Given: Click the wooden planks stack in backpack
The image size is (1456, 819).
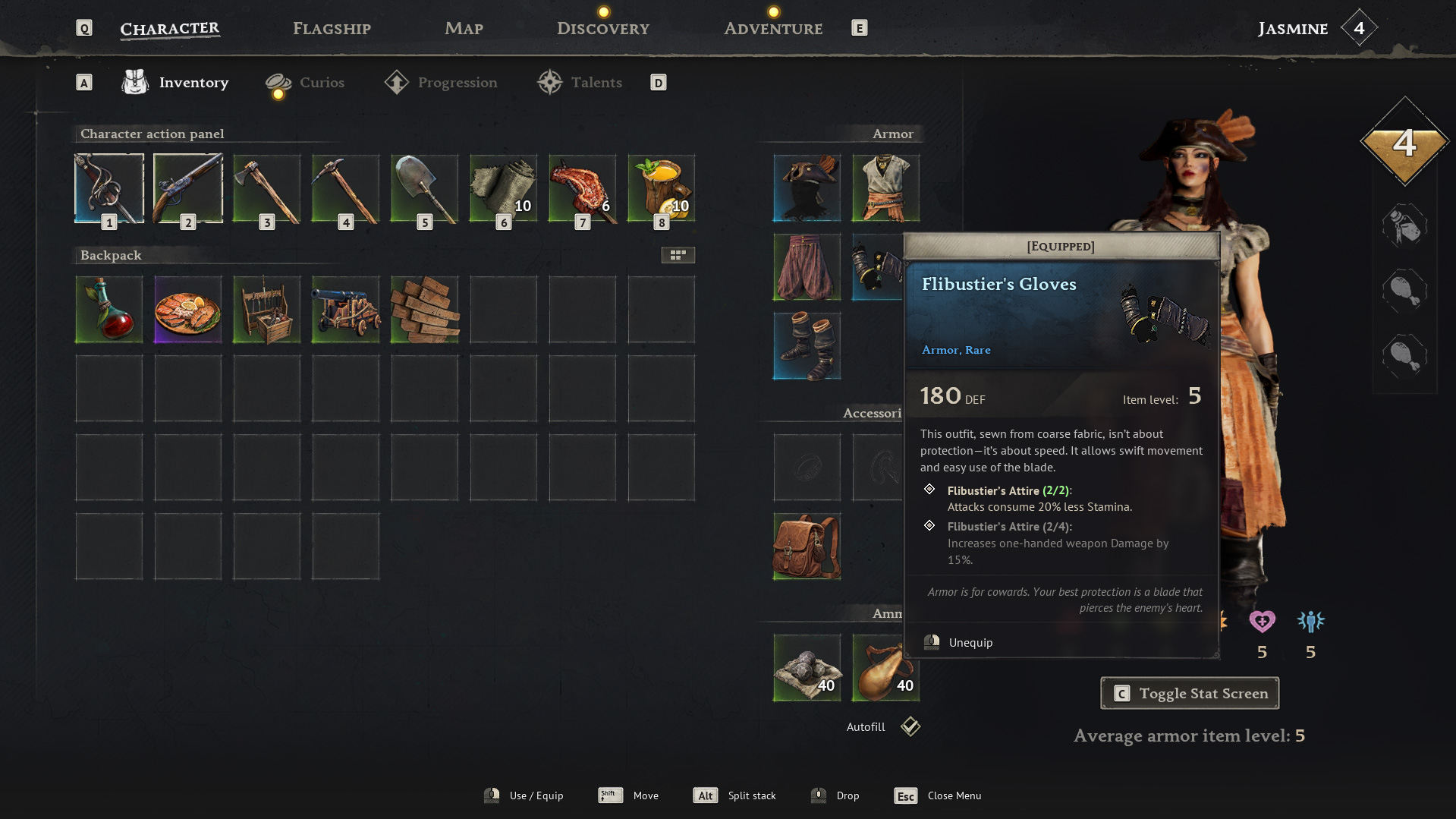Looking at the screenshot, I should coord(424,309).
